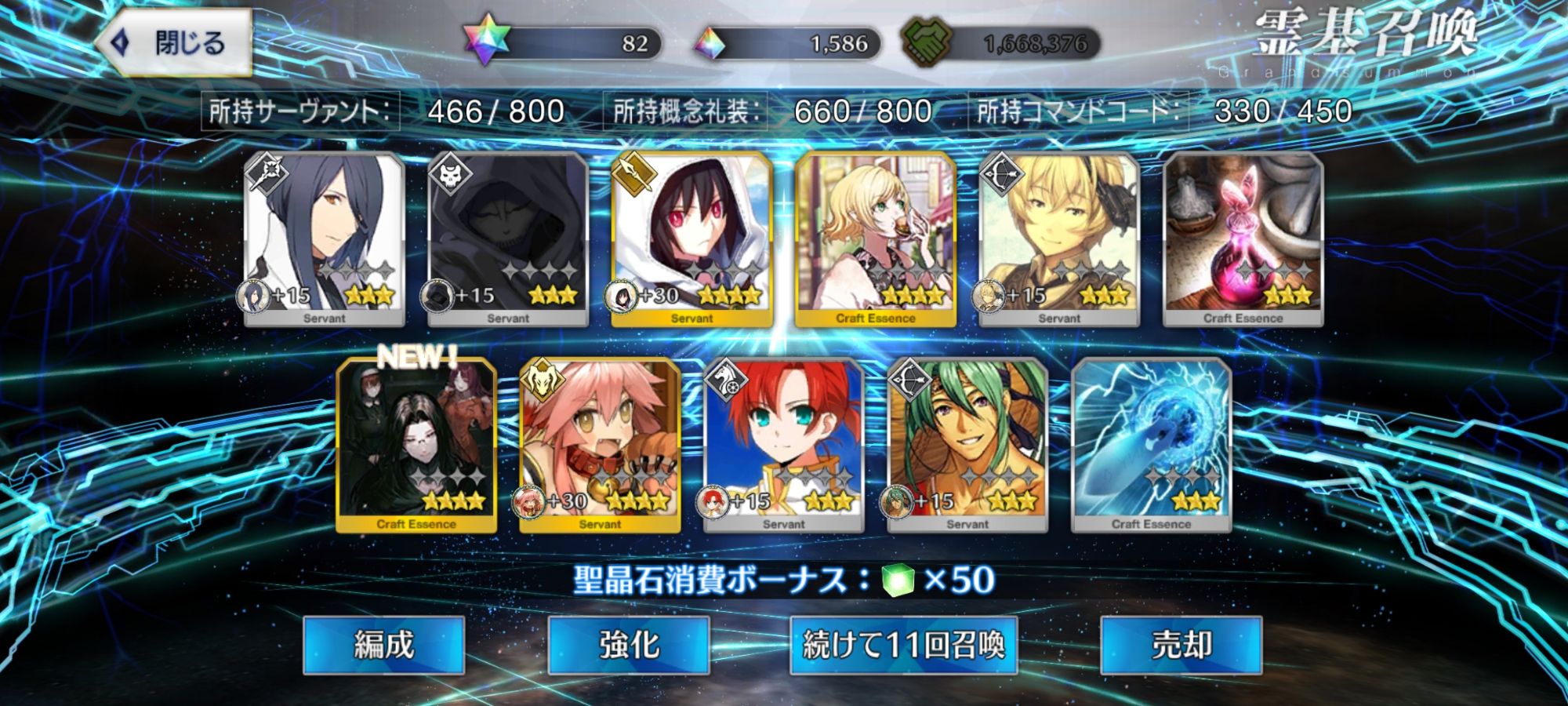Close the summon results with 閉じる

click(x=174, y=43)
